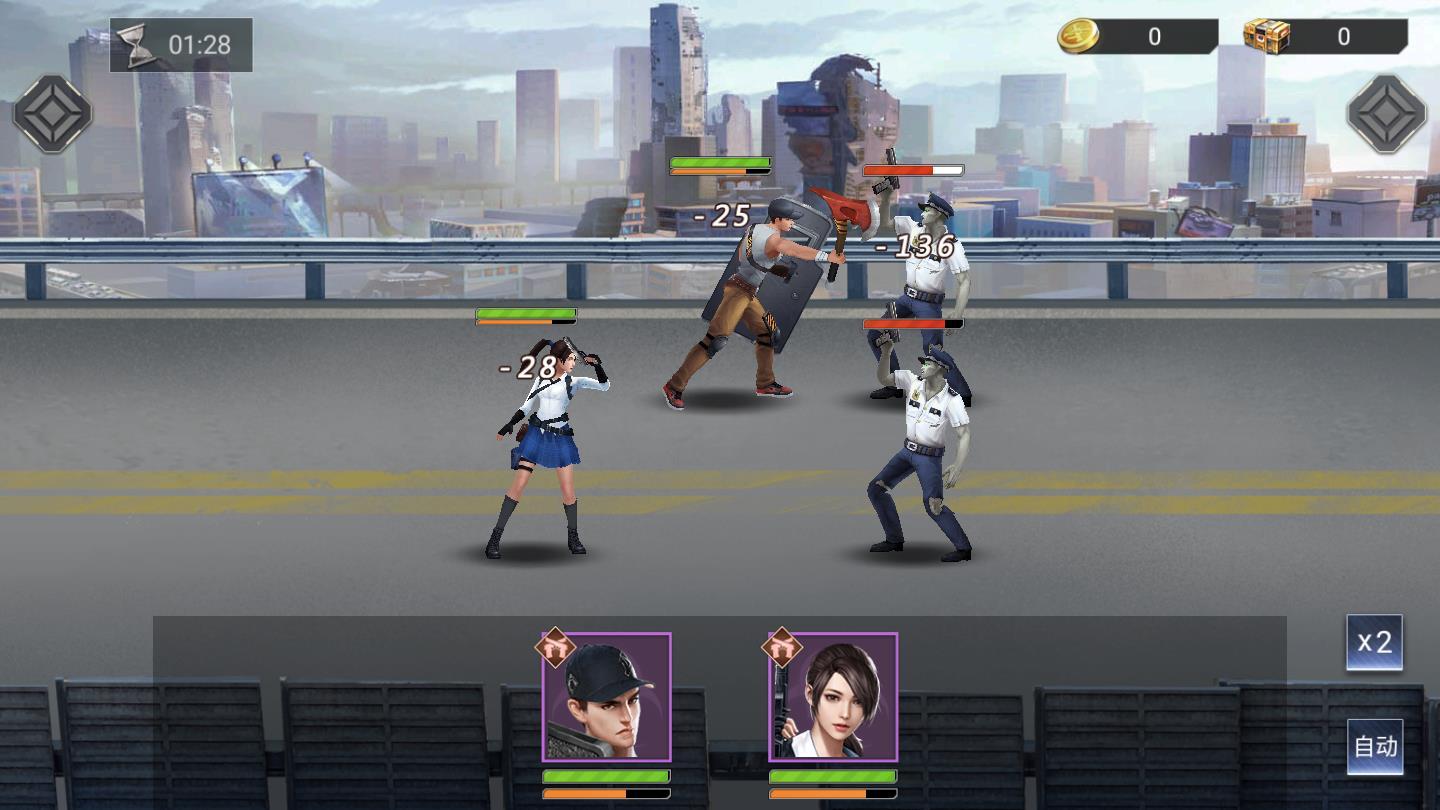
Task: Click the right diamond emblem button
Action: [1386, 114]
